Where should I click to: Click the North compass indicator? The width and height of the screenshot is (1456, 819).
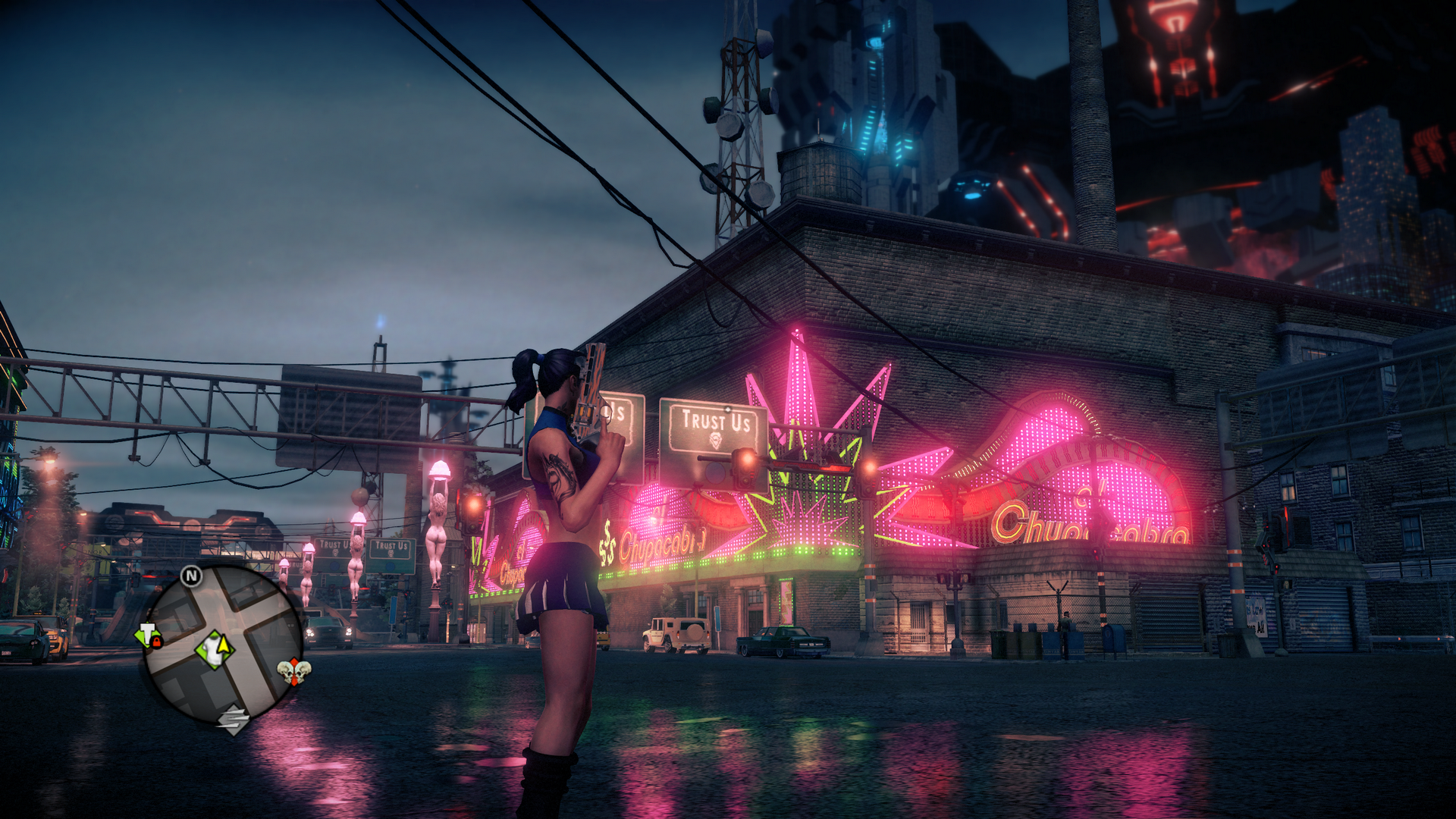[x=191, y=576]
